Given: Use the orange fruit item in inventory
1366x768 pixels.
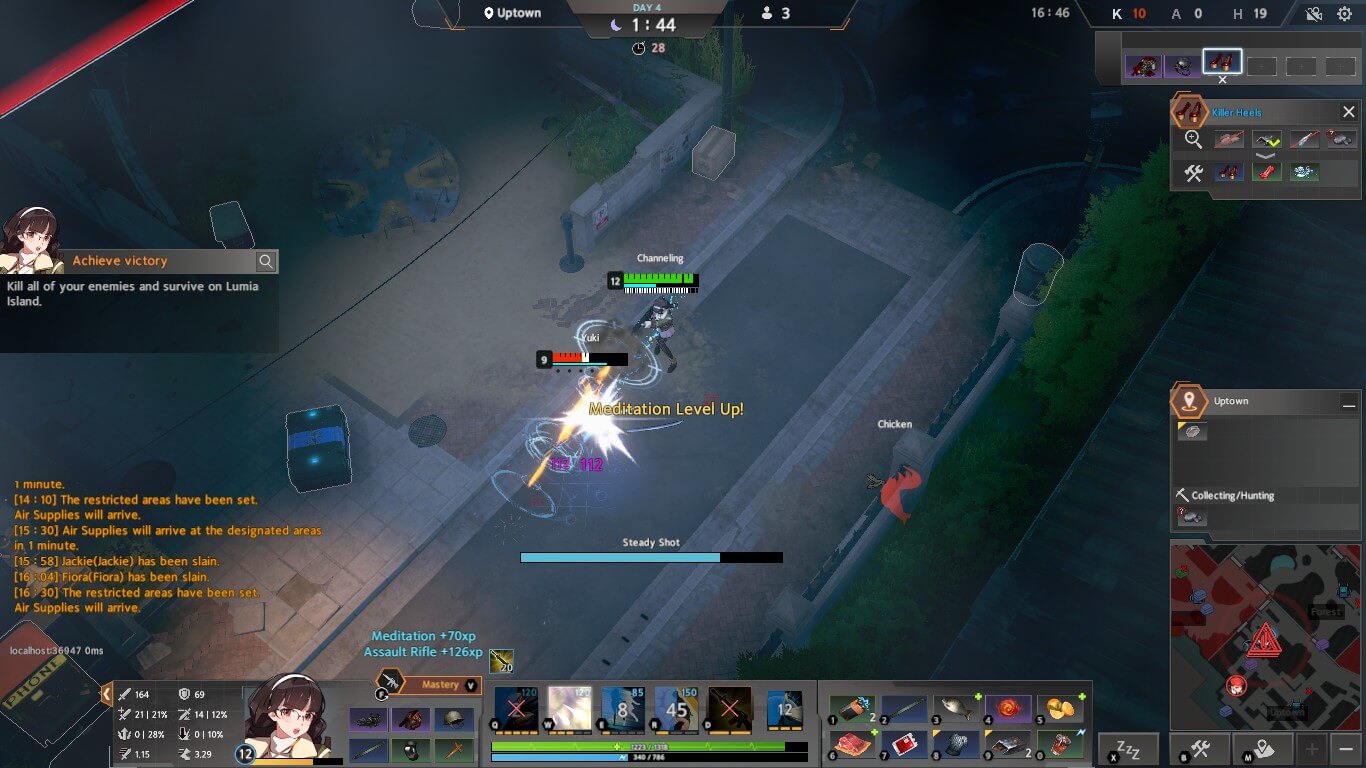Looking at the screenshot, I should 1060,709.
